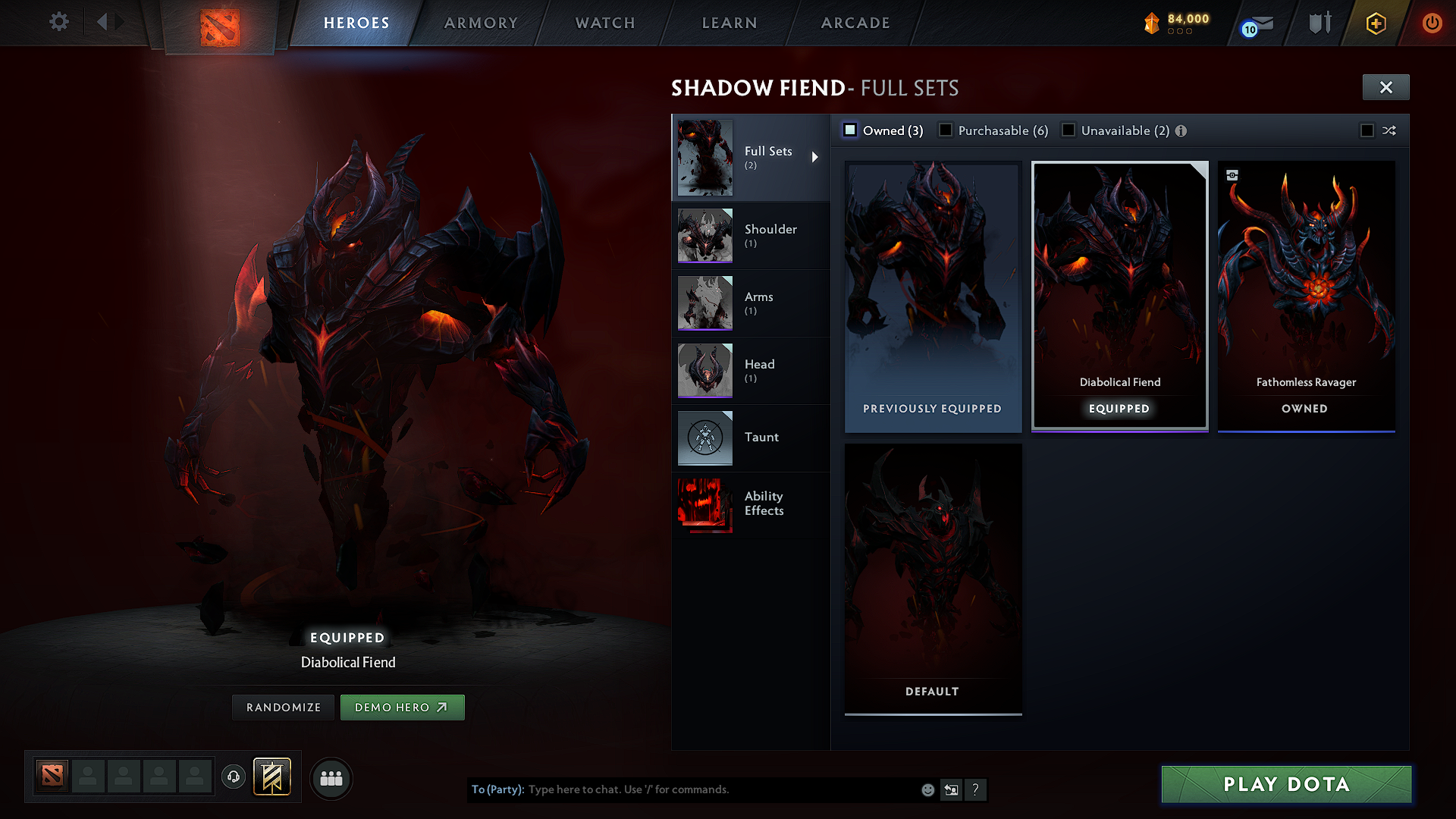Enable the Unavailable (2) filter
The width and height of the screenshot is (1456, 819).
[x=1068, y=130]
